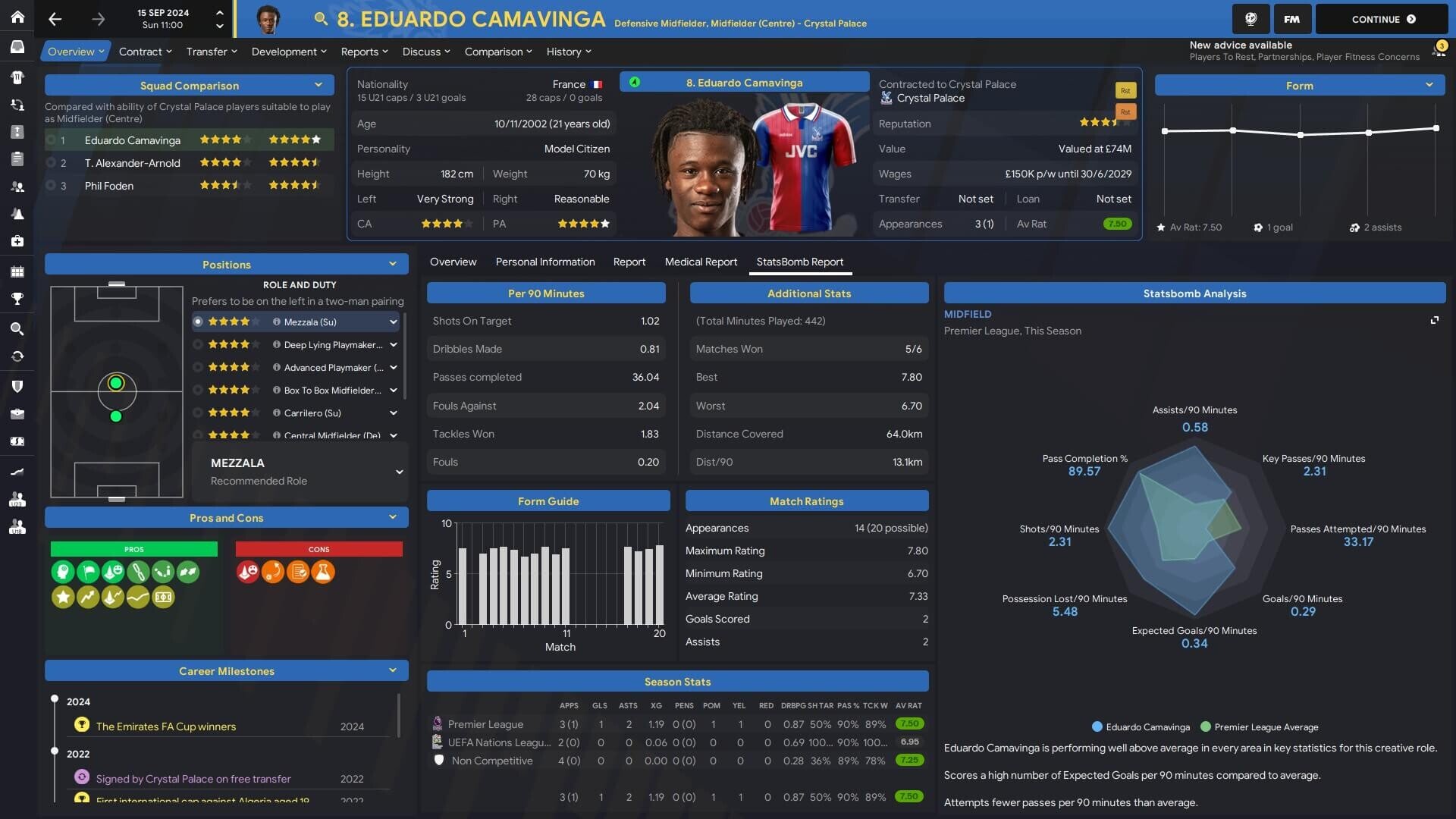Click the back navigation arrow
1456x819 pixels.
coord(55,19)
